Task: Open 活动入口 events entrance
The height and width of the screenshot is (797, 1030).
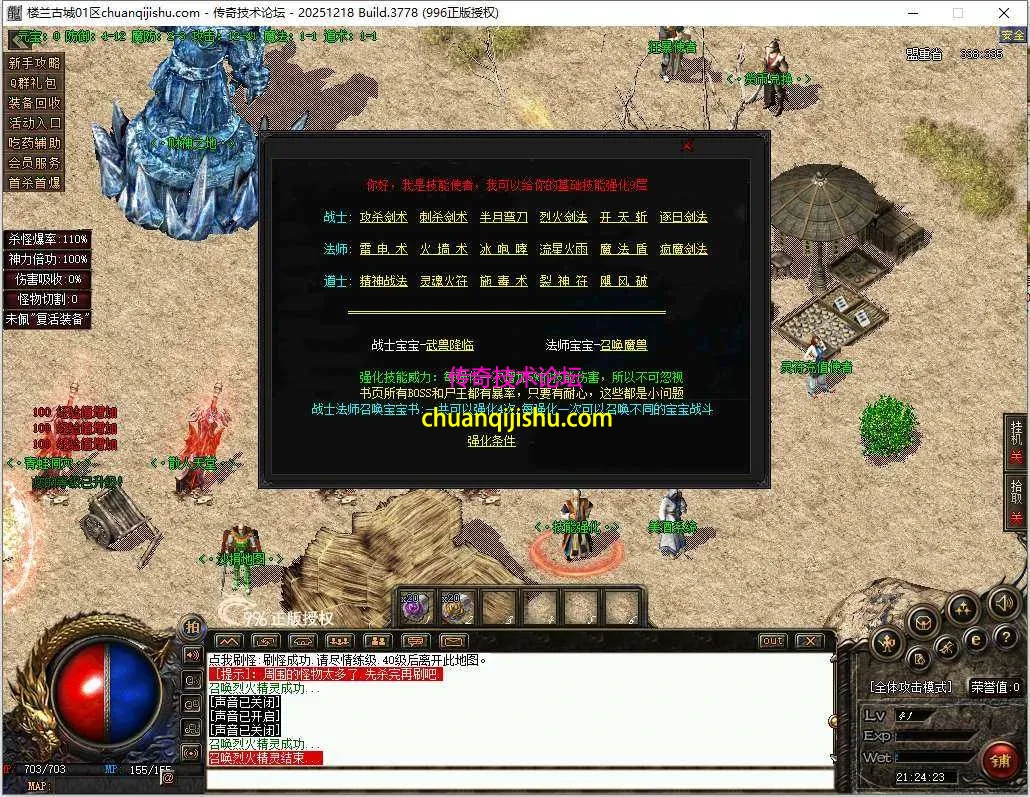Action: 35,123
